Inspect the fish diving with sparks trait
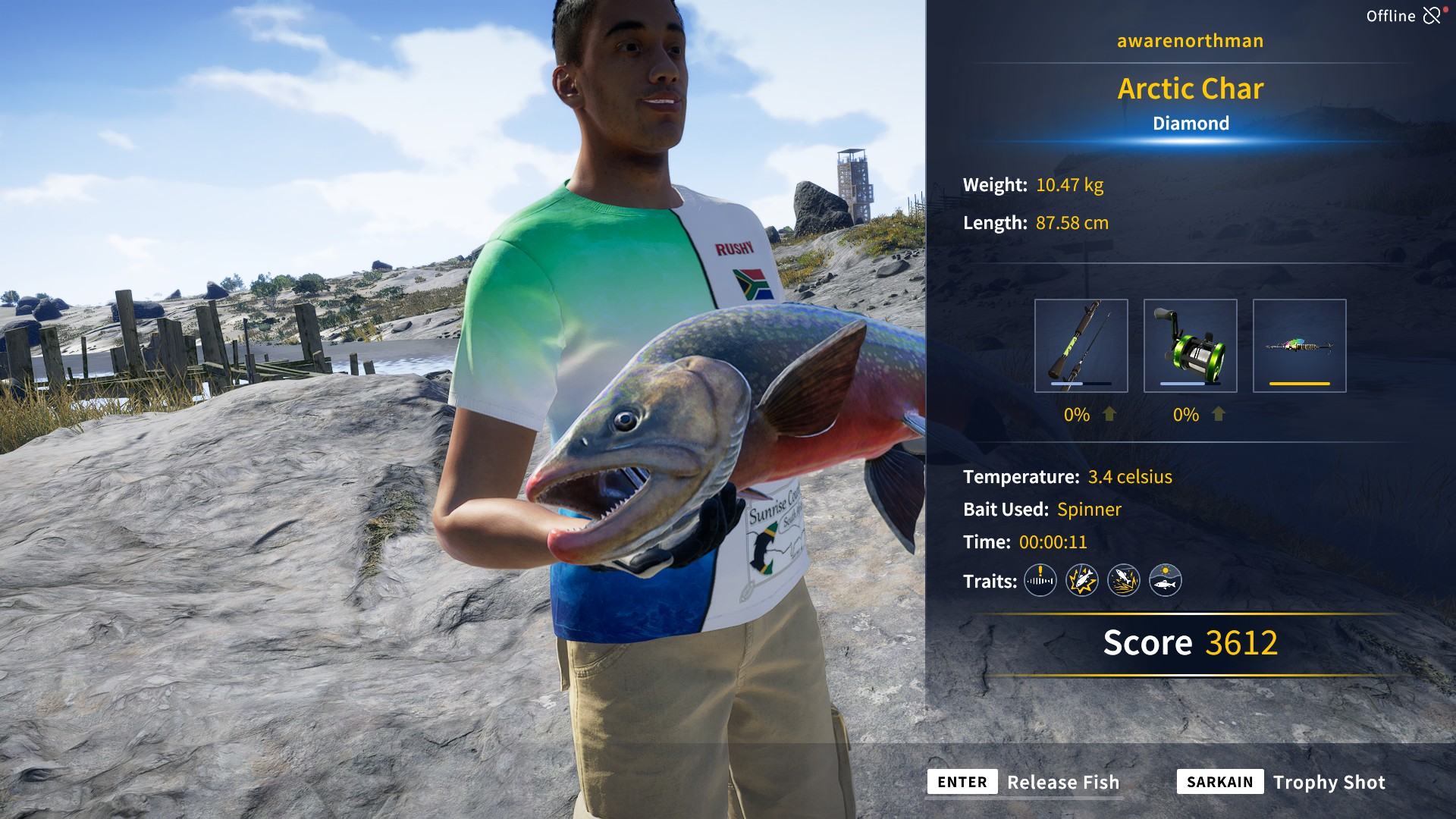The image size is (1456, 819). (x=1123, y=581)
